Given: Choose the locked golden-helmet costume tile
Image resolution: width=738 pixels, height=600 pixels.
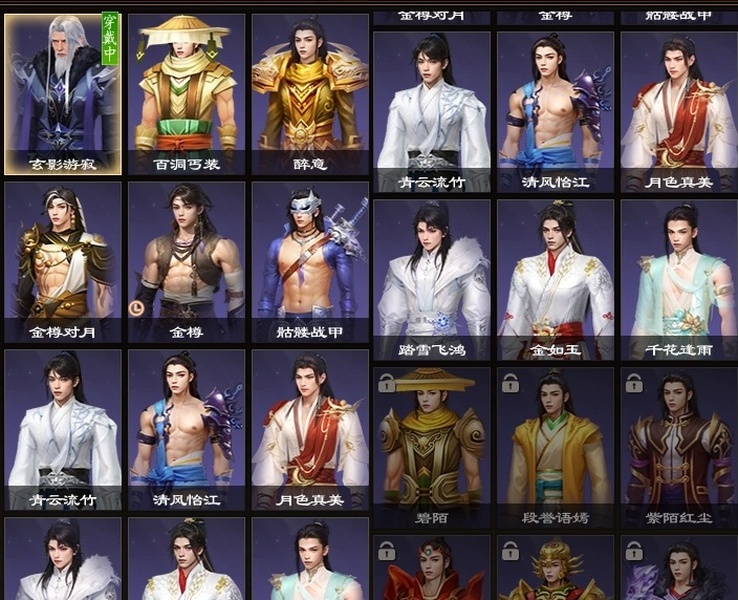Looking at the screenshot, I should point(556,570).
